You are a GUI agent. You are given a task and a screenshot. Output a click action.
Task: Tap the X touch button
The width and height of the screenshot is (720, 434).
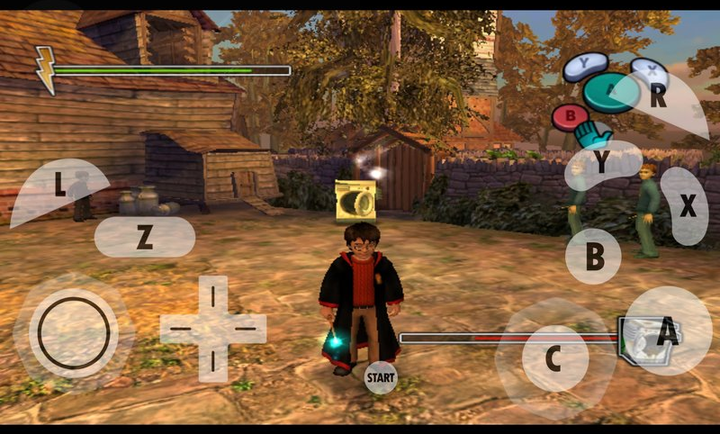[x=687, y=205]
